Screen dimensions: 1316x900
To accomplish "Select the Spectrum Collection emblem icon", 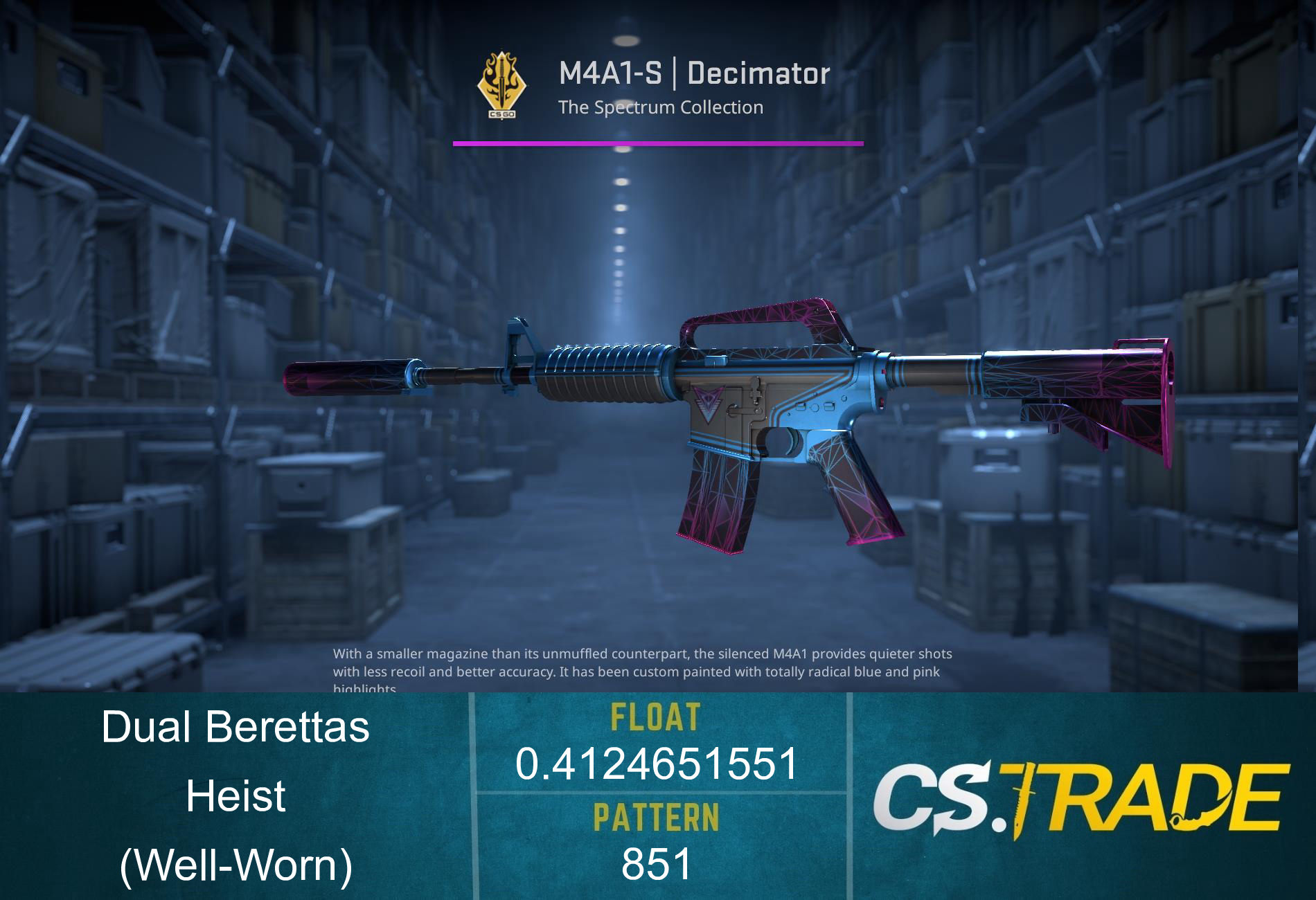I will (501, 85).
